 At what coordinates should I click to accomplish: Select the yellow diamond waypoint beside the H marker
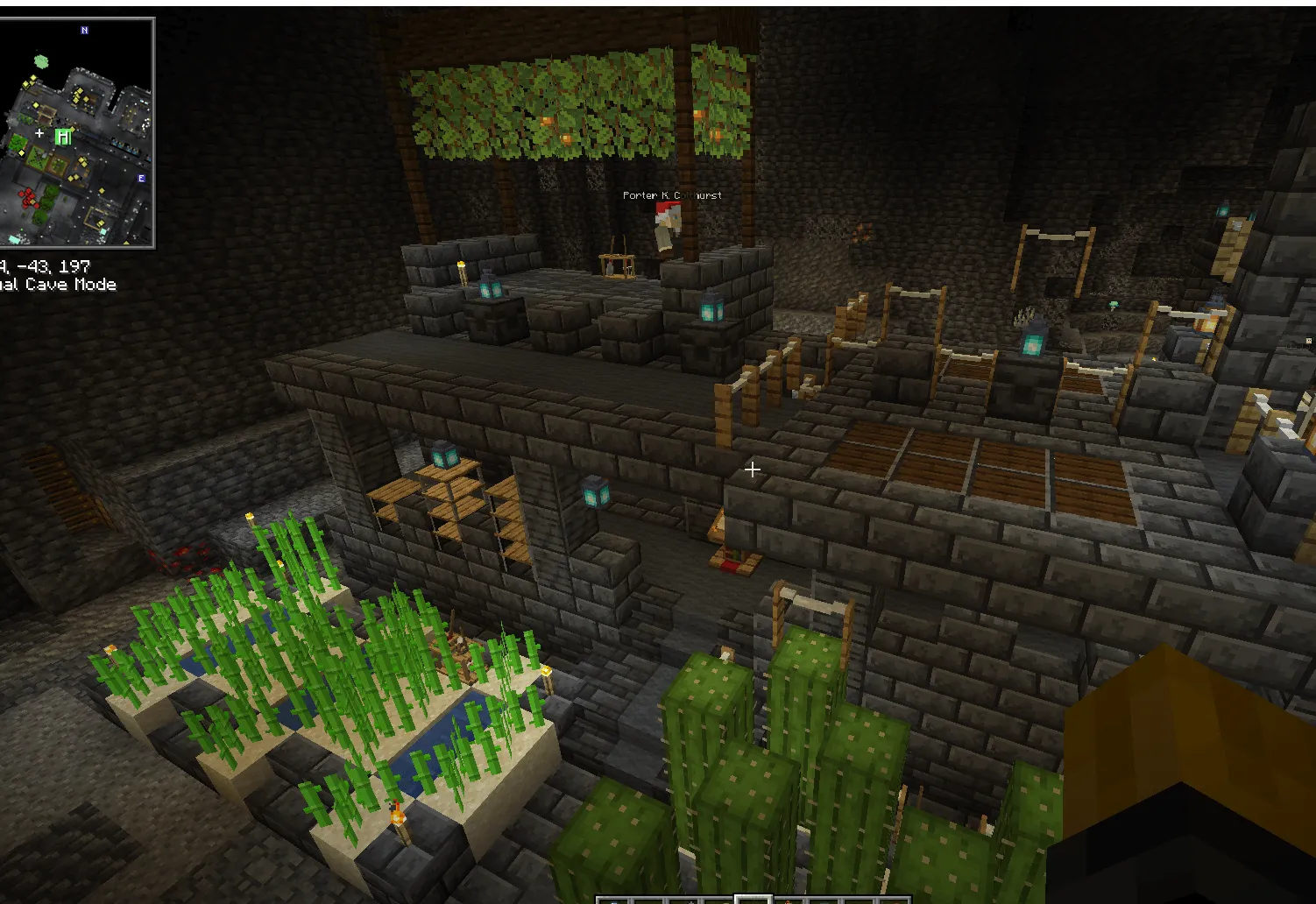coord(72,129)
